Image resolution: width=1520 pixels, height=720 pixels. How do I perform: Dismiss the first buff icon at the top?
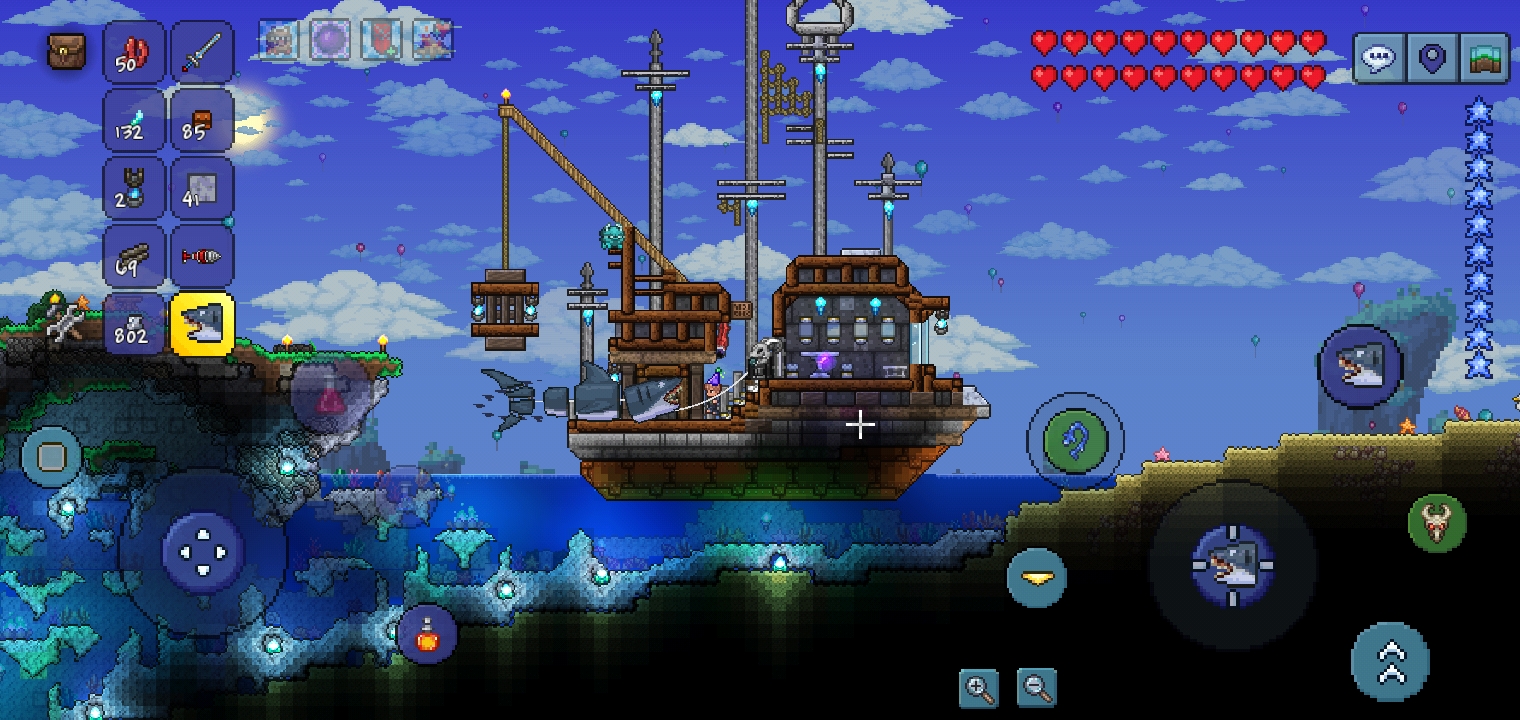point(277,40)
